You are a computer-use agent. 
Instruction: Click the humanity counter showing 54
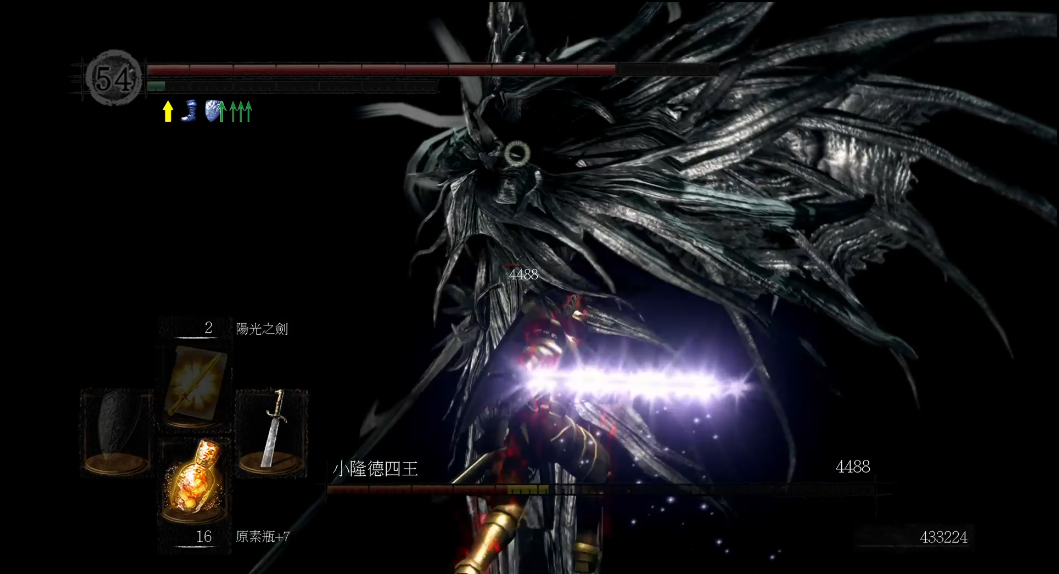(x=113, y=78)
